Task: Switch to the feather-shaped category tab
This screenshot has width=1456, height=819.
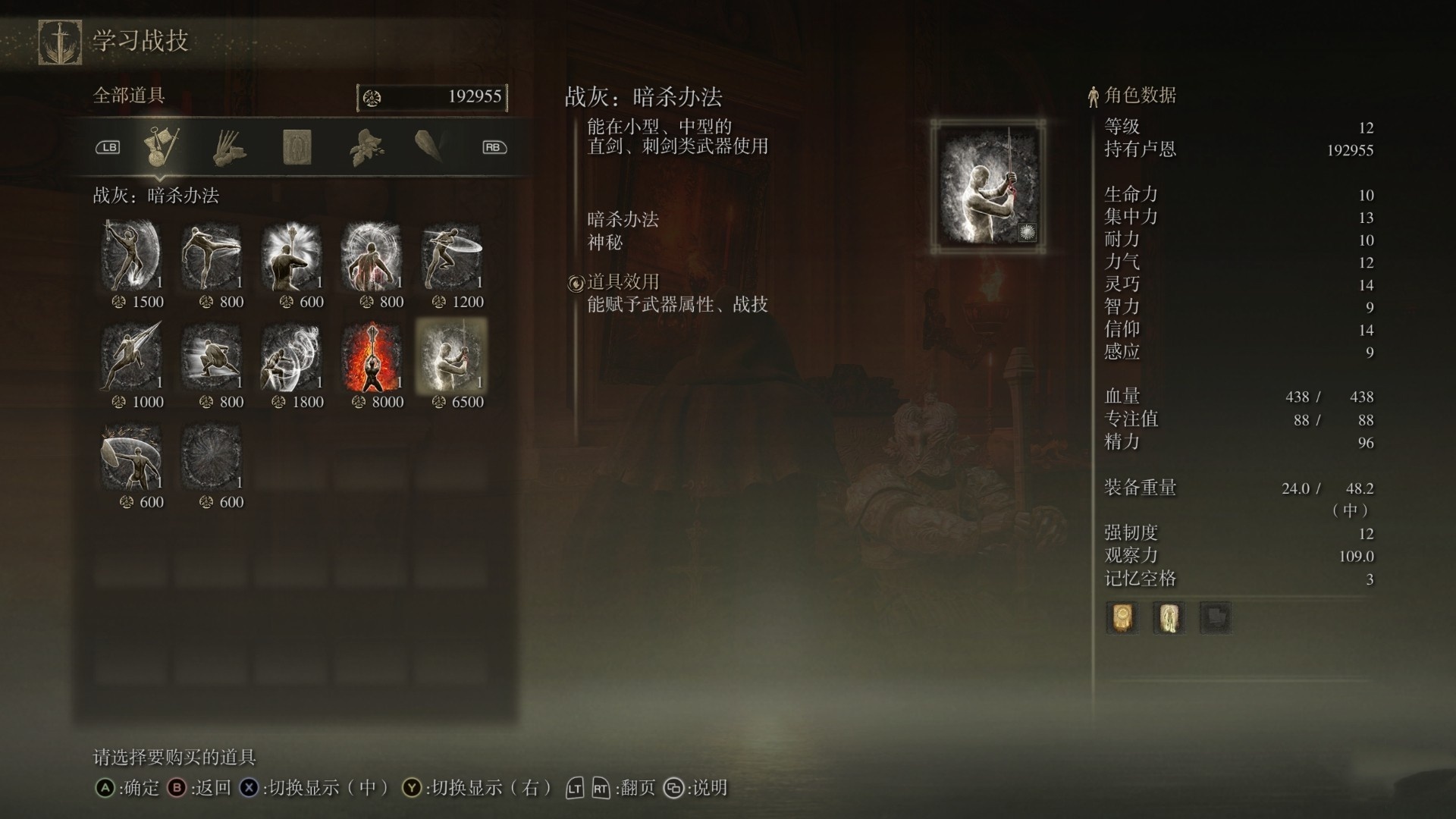Action: pos(429,146)
